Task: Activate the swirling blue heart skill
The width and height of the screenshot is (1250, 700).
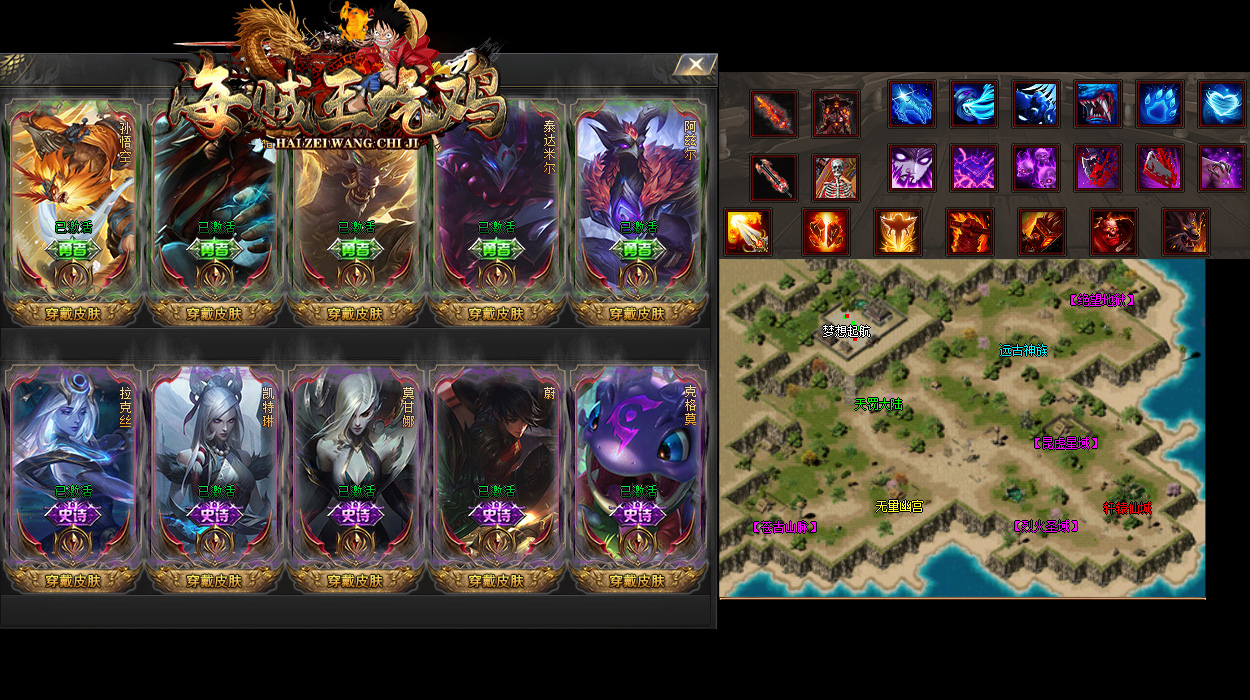Action: pyautogui.click(x=1222, y=104)
